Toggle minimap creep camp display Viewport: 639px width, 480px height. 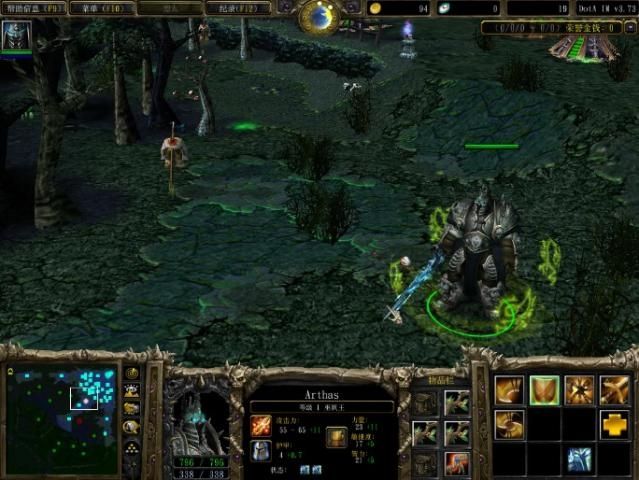coord(131,426)
